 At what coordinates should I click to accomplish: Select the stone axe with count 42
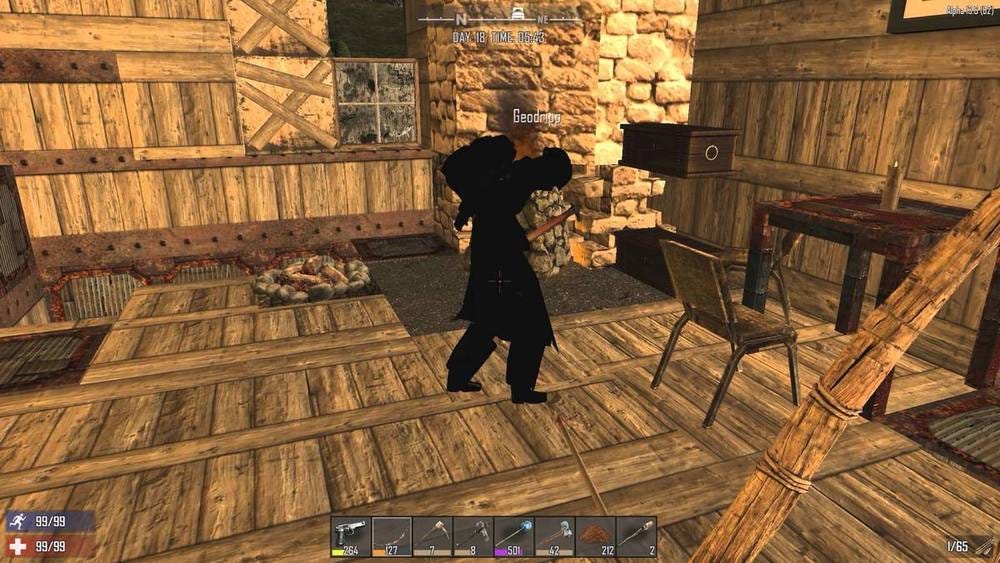555,536
